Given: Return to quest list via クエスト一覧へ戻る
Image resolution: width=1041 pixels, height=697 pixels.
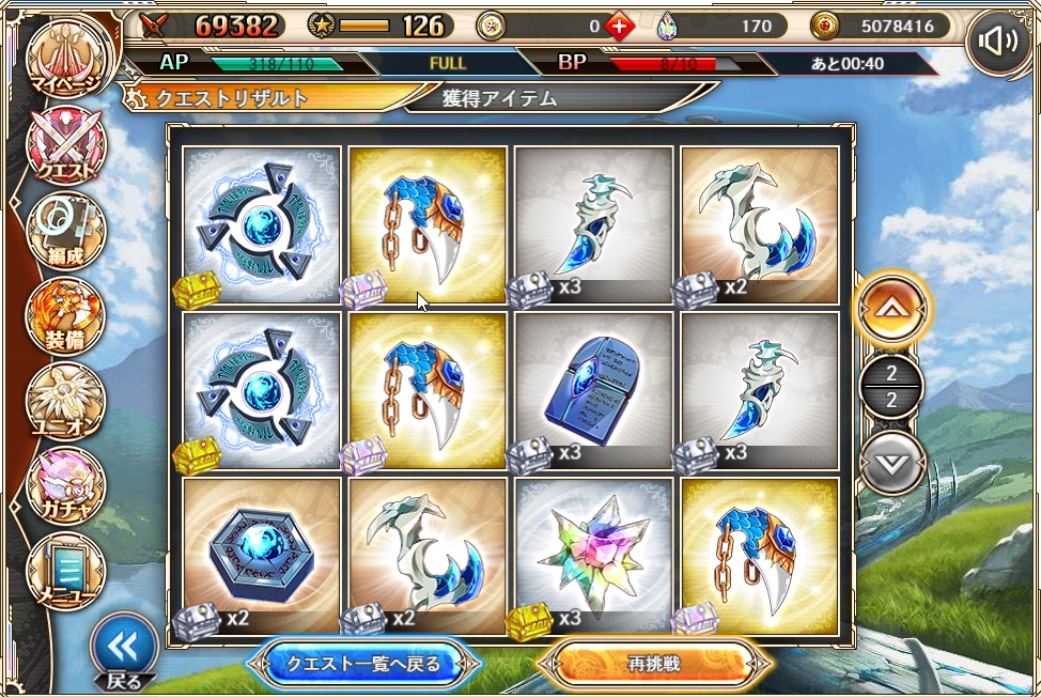Looking at the screenshot, I should pyautogui.click(x=357, y=663).
